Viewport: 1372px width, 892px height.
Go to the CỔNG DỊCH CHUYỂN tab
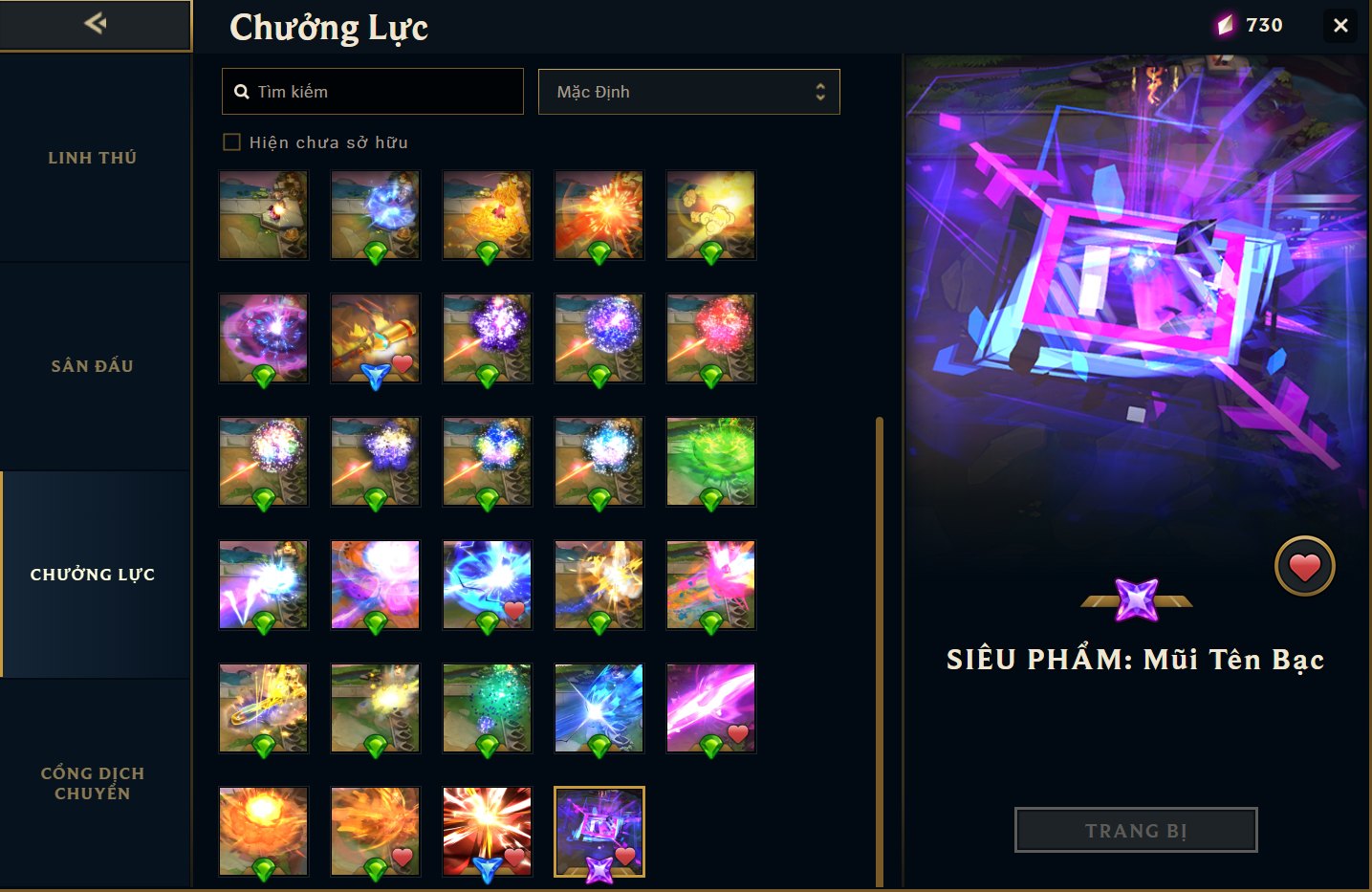coord(92,782)
